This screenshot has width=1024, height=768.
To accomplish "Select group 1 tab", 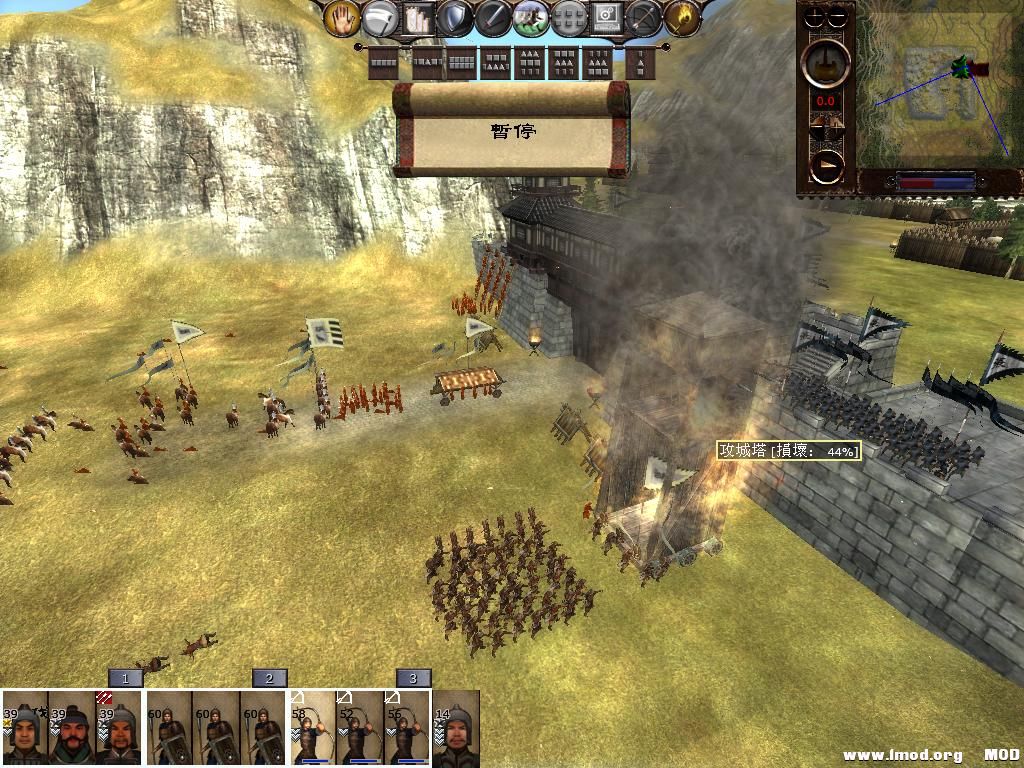I will pos(125,678).
